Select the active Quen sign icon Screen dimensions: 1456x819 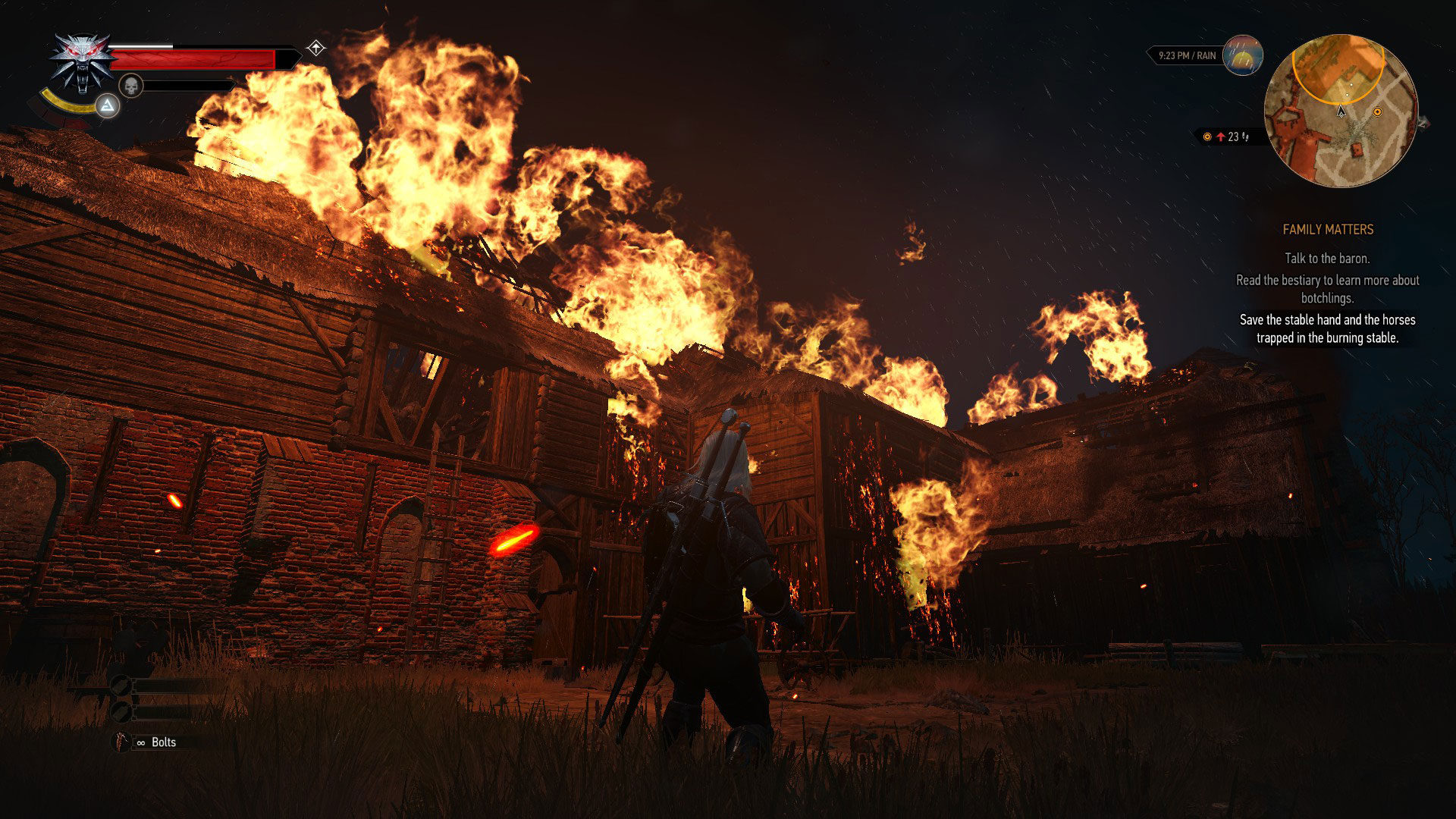pyautogui.click(x=106, y=105)
